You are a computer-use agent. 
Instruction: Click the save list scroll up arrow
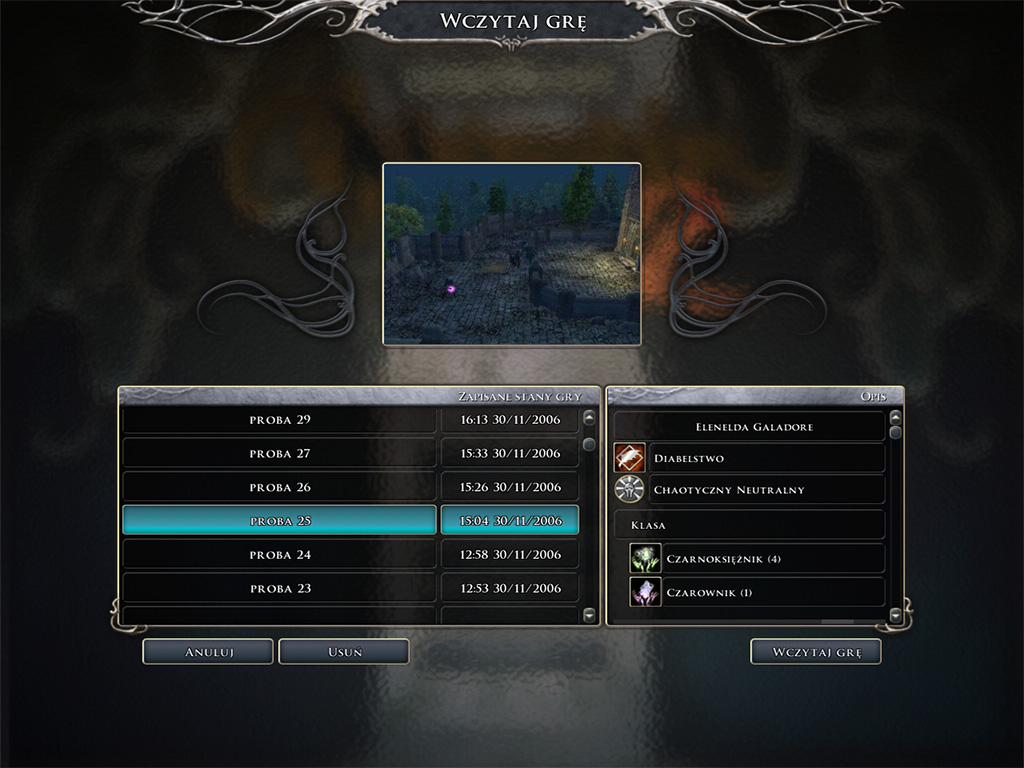(589, 418)
